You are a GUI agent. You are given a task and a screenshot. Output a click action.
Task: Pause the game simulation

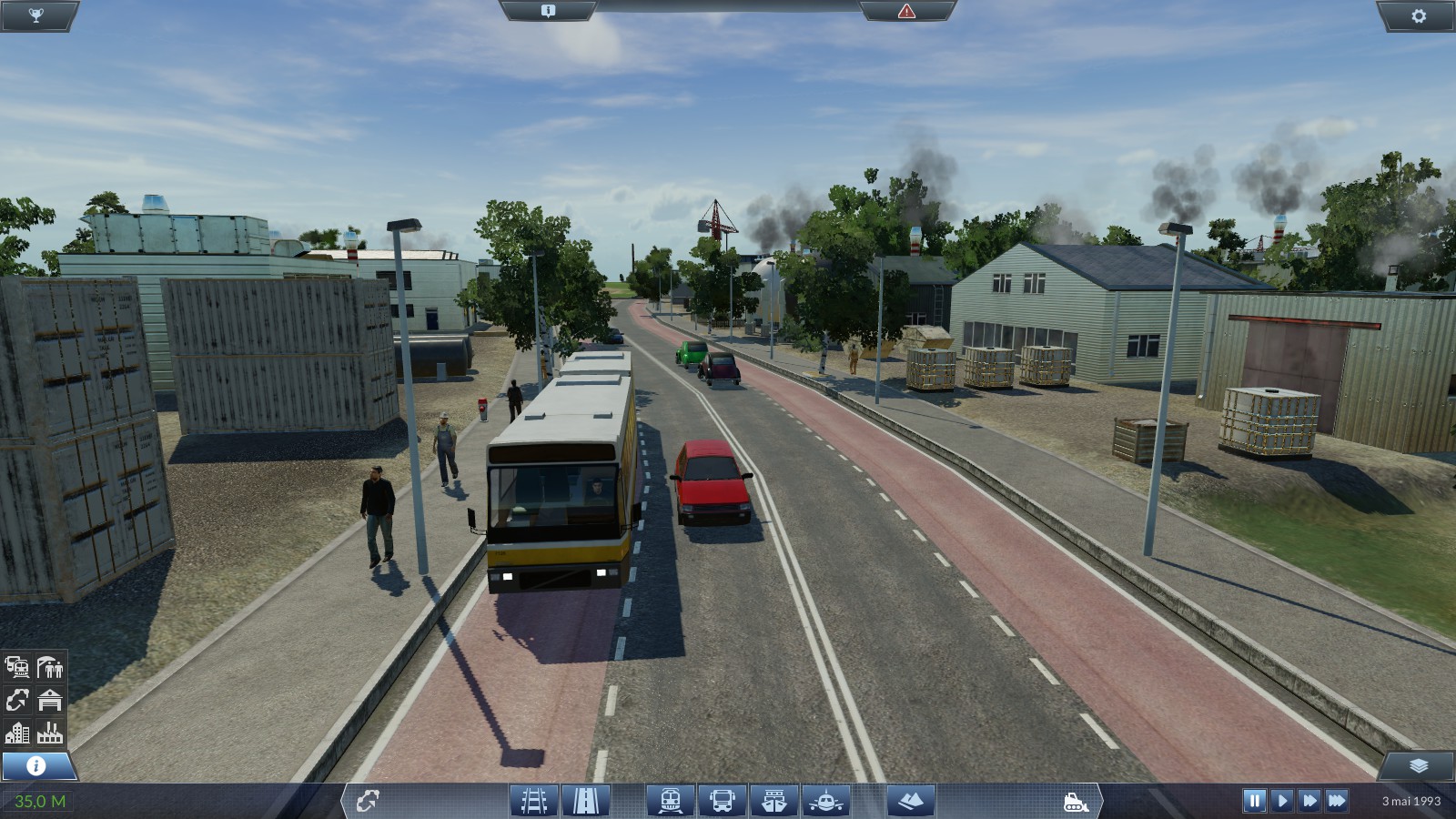1254,801
